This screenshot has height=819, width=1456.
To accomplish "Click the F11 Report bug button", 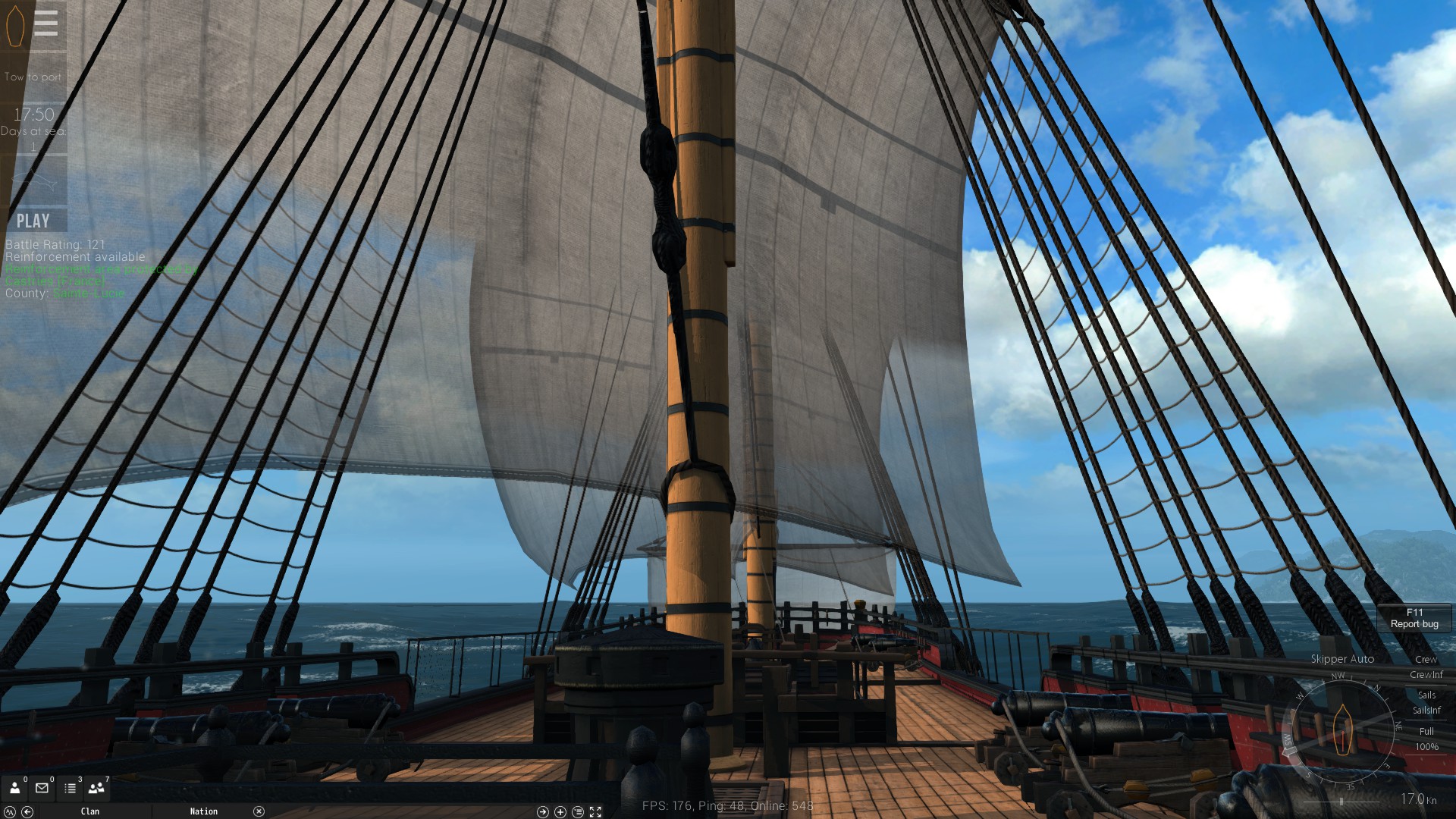I will (1413, 618).
